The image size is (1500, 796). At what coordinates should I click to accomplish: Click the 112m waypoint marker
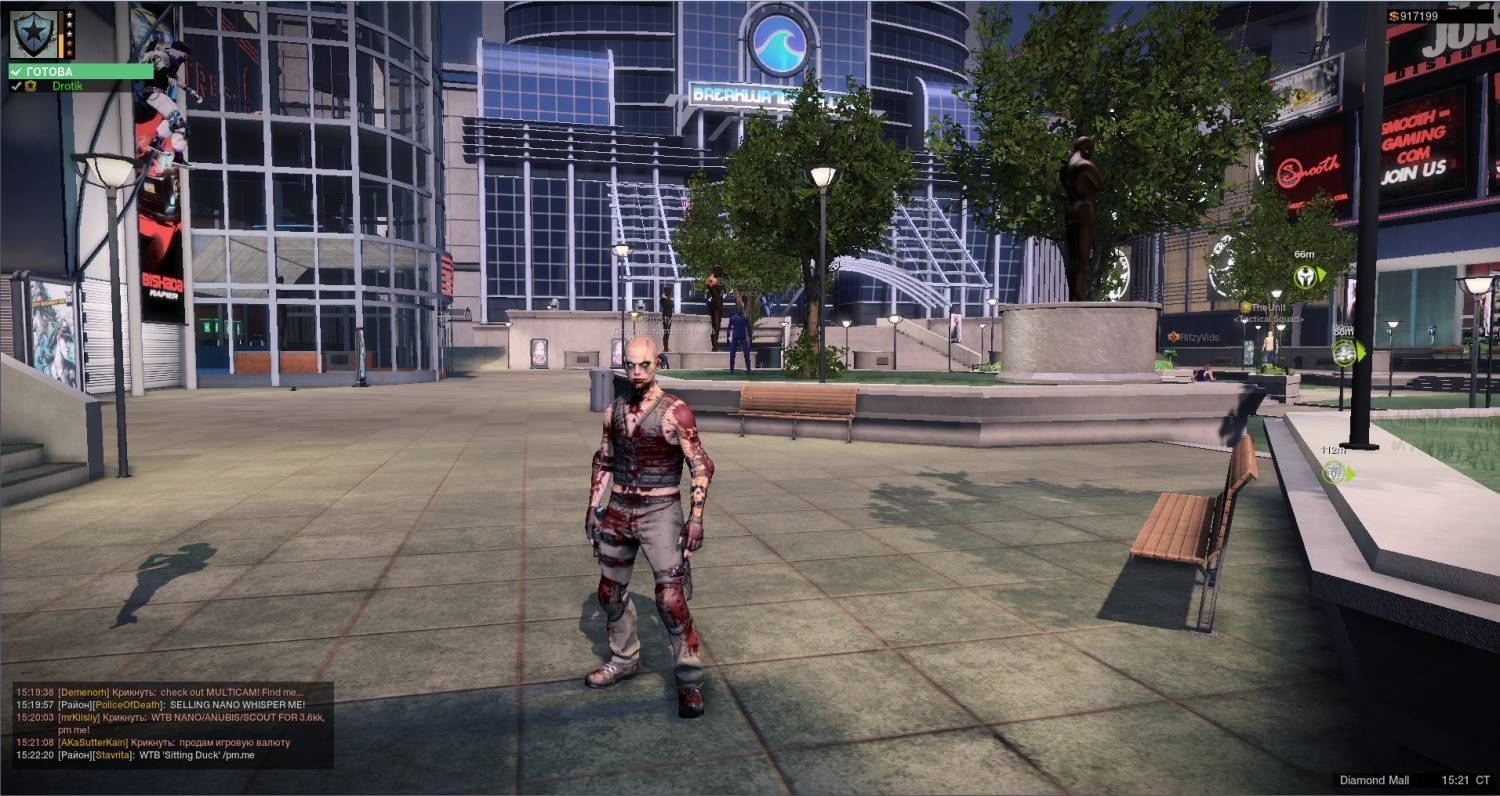pos(1334,472)
